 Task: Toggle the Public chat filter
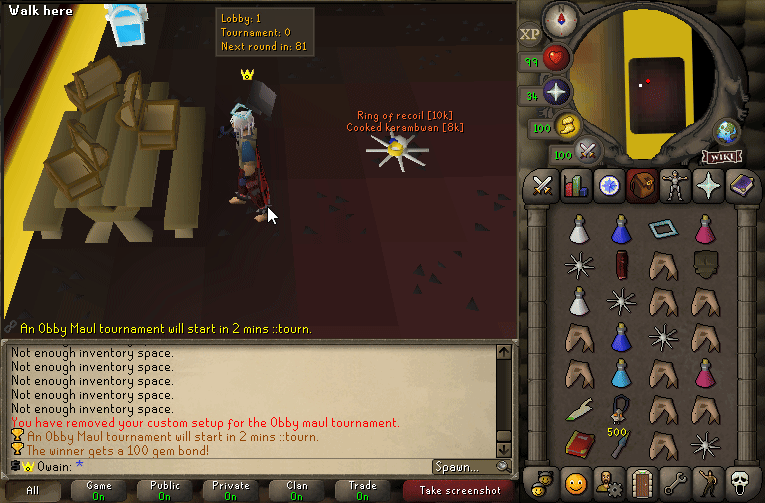pyautogui.click(x=165, y=490)
